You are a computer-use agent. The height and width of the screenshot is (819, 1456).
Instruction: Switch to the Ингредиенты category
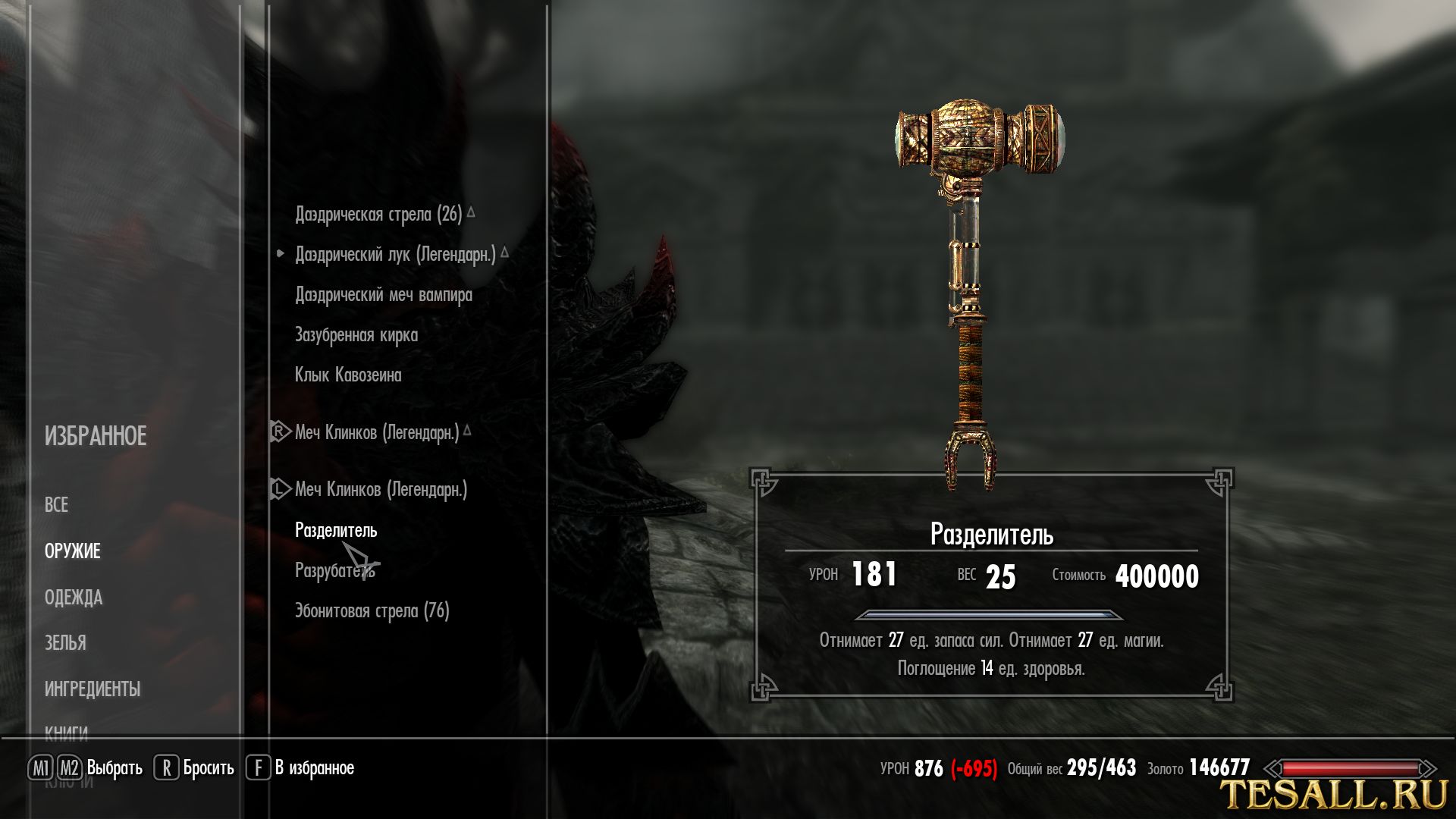click(92, 689)
